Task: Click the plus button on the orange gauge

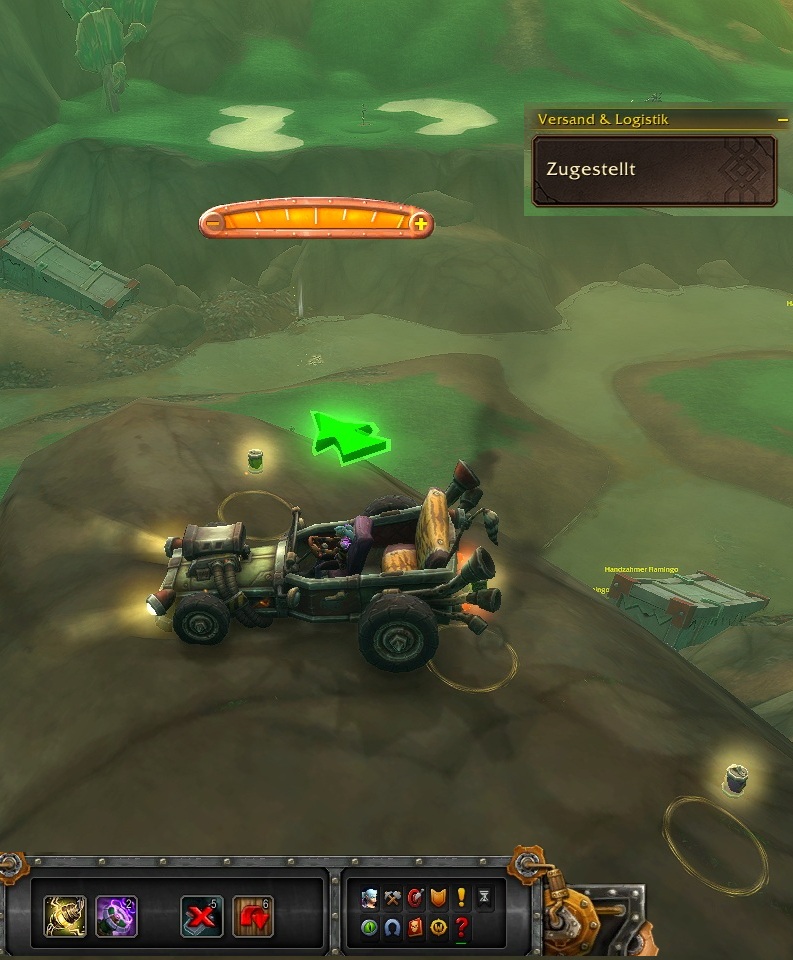Action: (x=421, y=224)
